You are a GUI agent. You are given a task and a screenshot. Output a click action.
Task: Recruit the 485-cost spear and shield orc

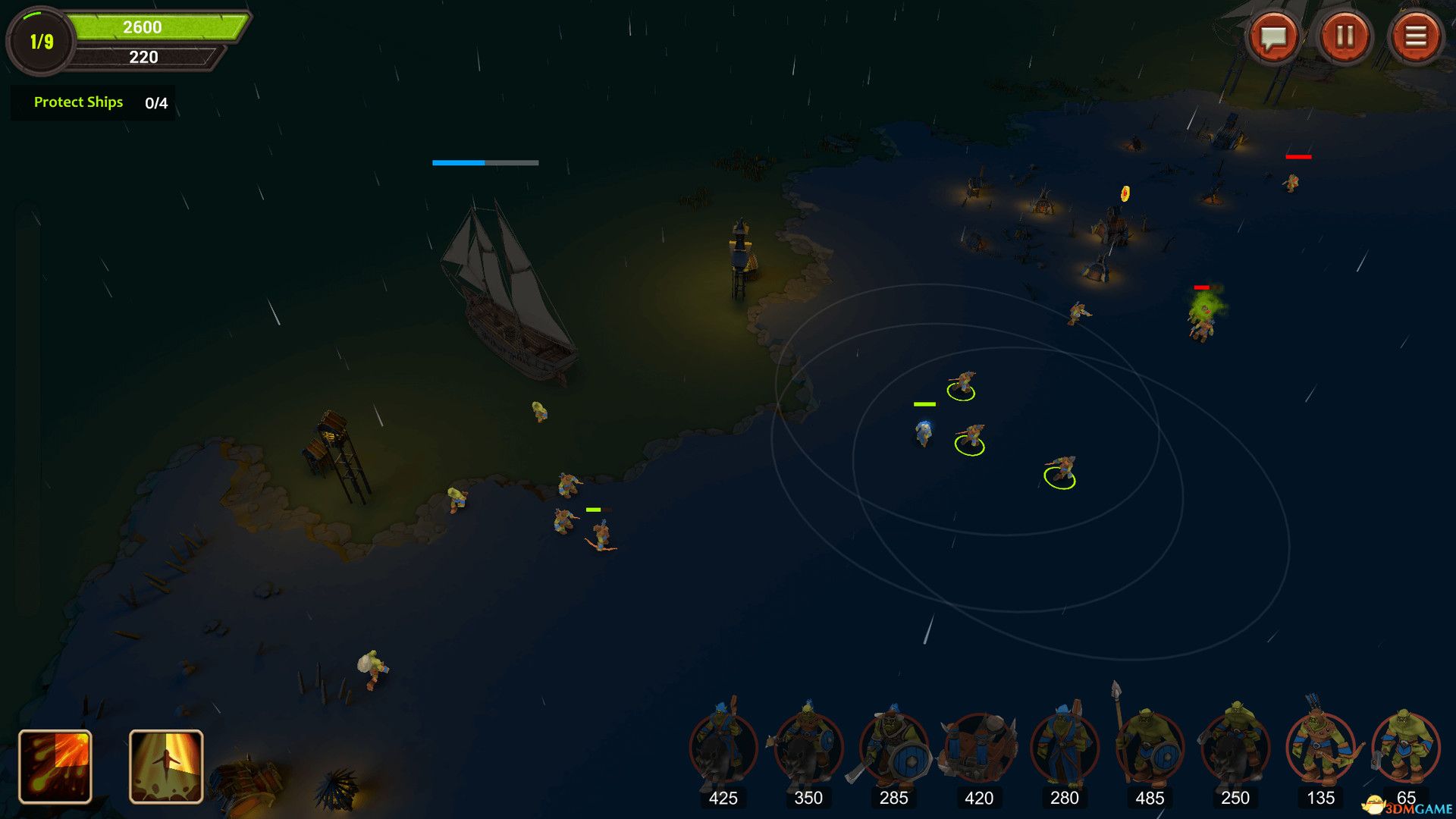coord(1150,748)
